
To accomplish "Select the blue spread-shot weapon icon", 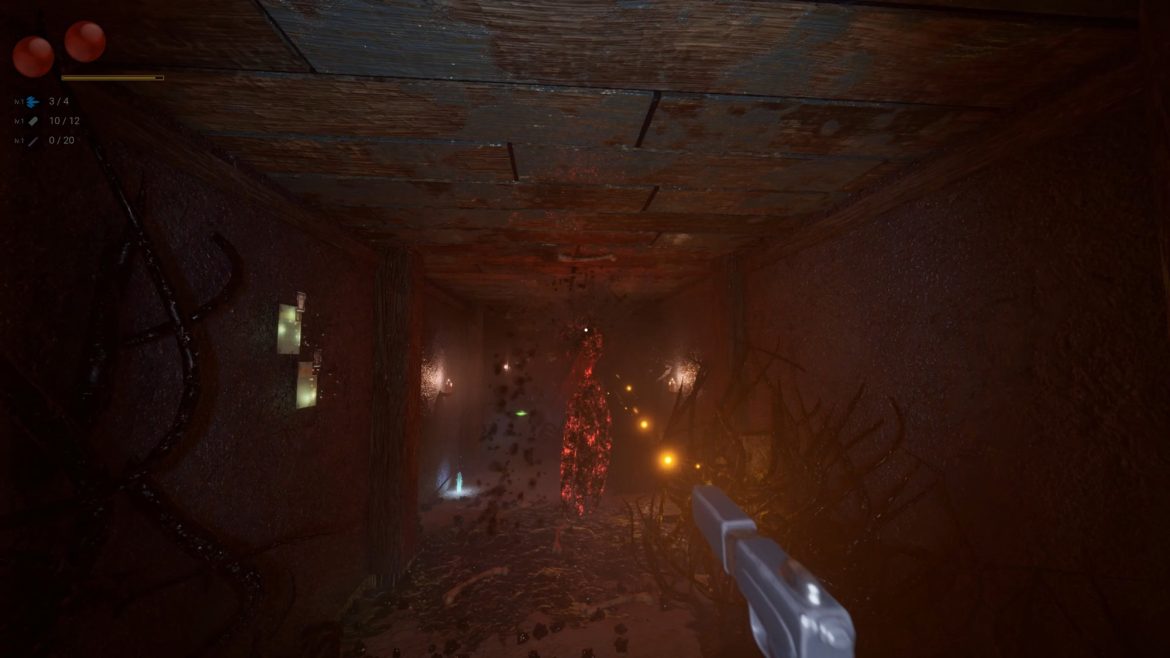I will tap(33, 102).
